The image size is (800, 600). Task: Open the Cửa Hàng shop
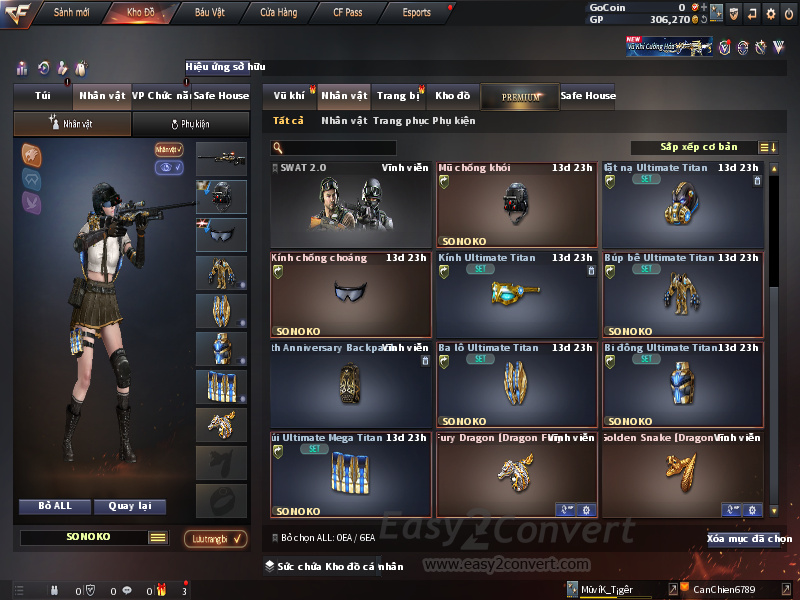[278, 13]
